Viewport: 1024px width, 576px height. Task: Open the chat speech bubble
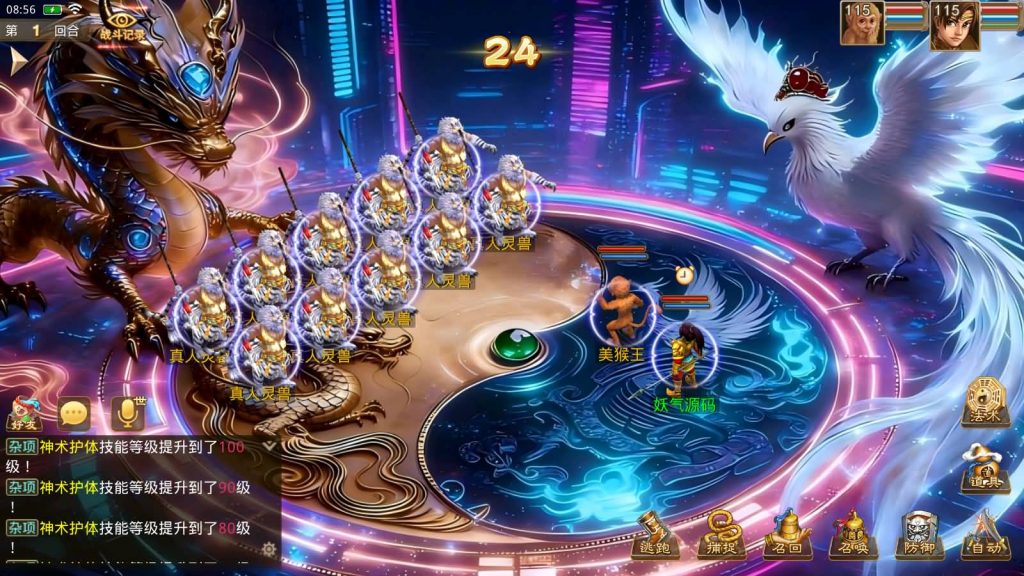pos(74,413)
